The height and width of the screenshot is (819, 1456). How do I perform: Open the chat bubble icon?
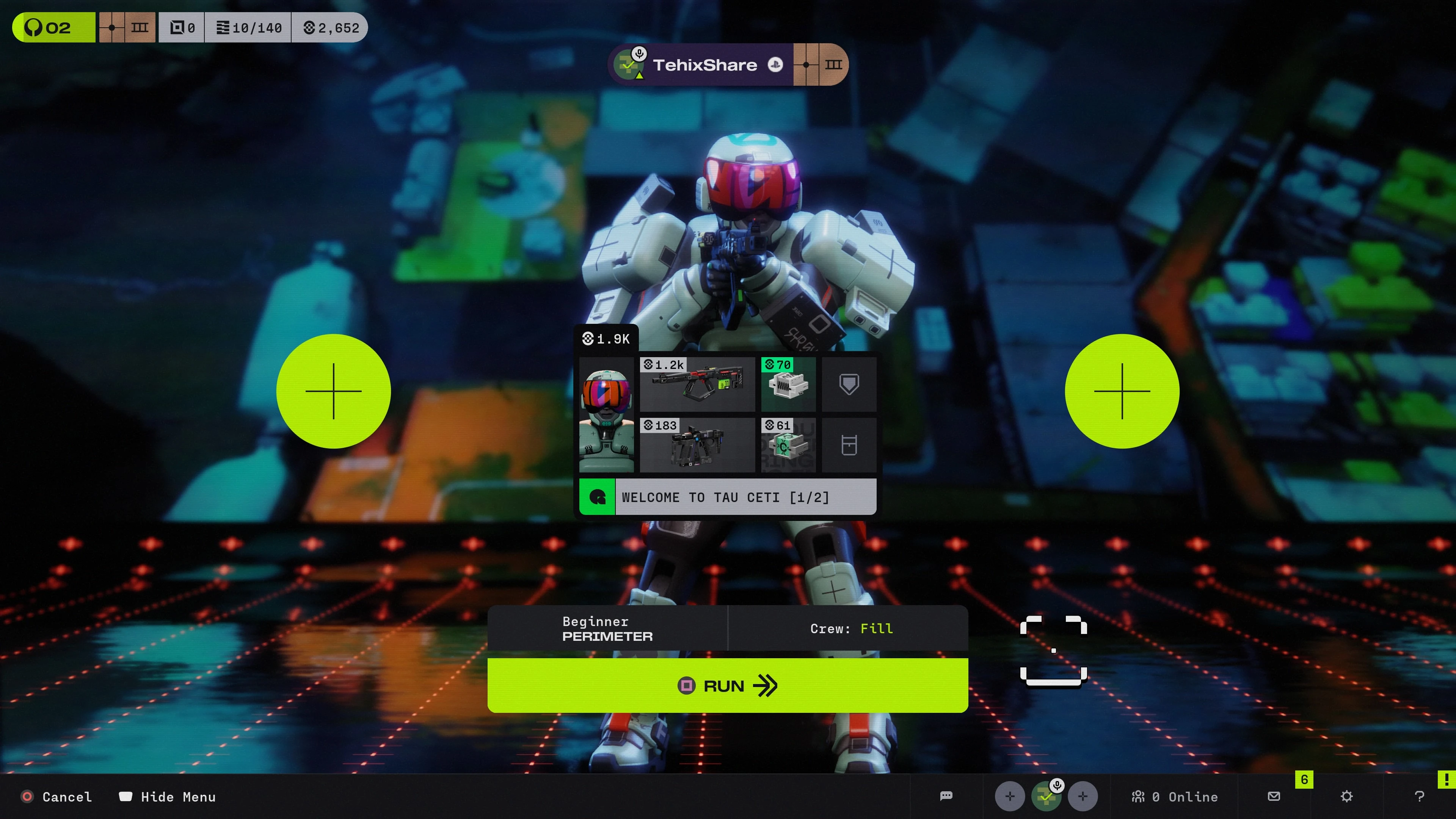coord(946,796)
